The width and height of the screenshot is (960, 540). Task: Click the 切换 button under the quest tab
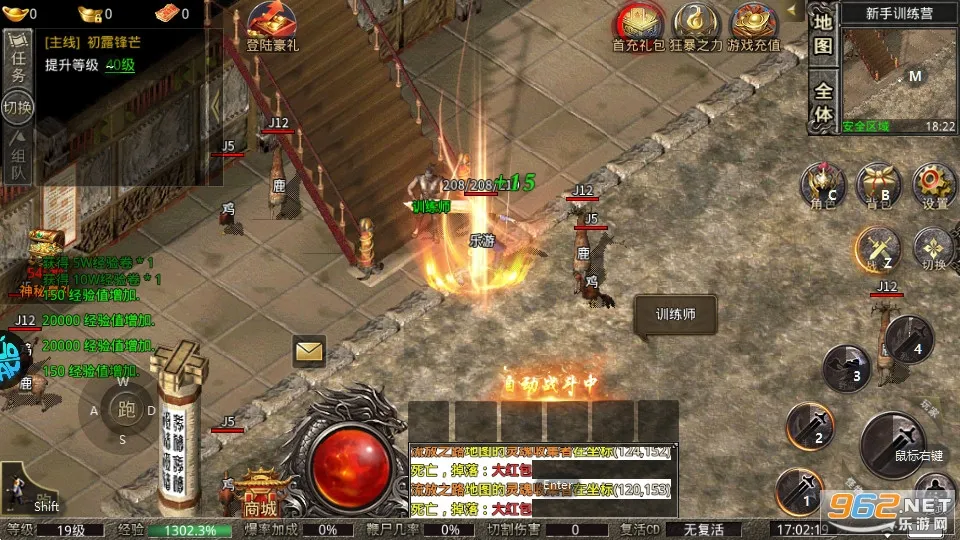tap(18, 108)
